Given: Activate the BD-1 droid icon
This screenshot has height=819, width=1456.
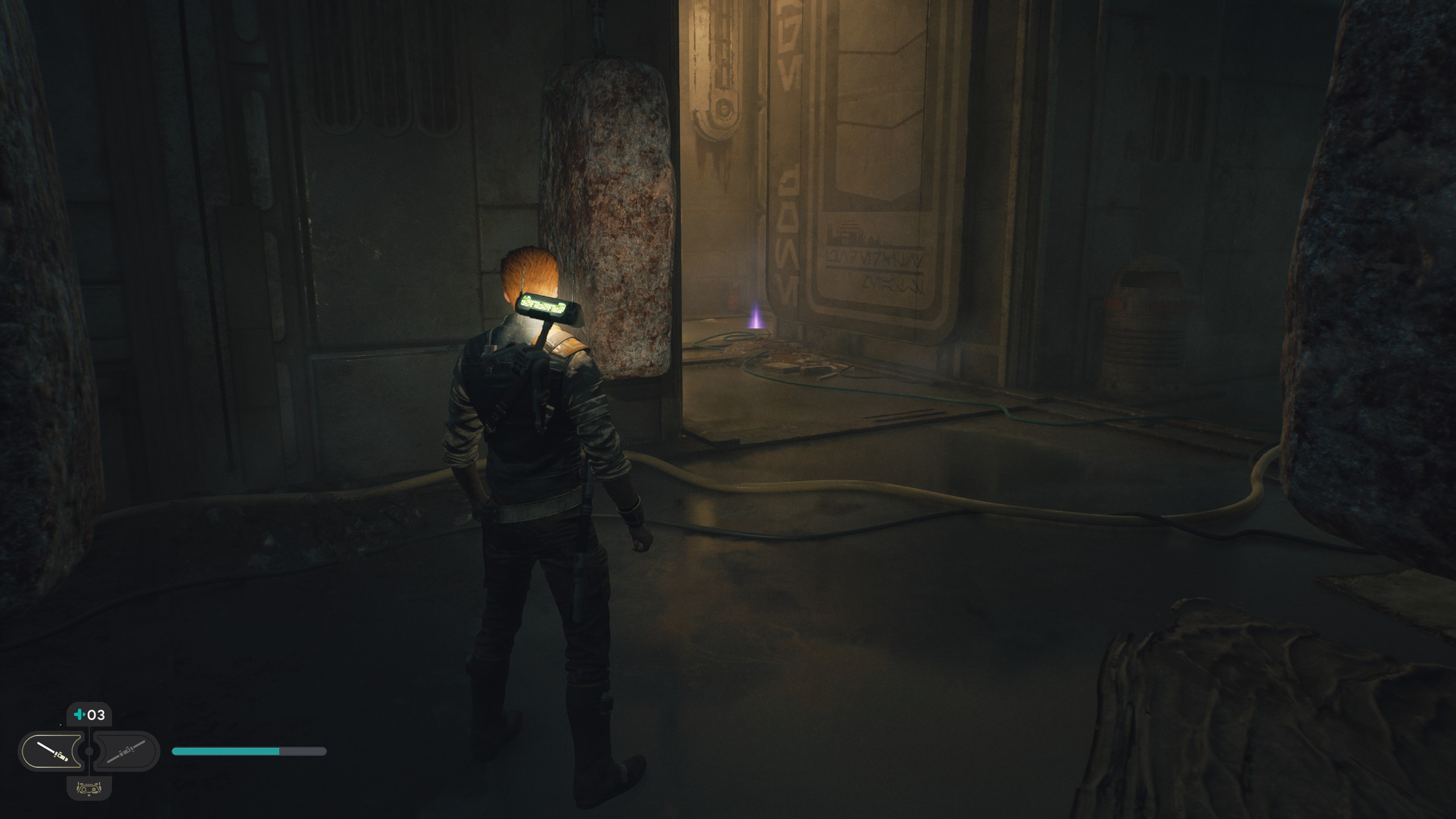Looking at the screenshot, I should (x=89, y=788).
